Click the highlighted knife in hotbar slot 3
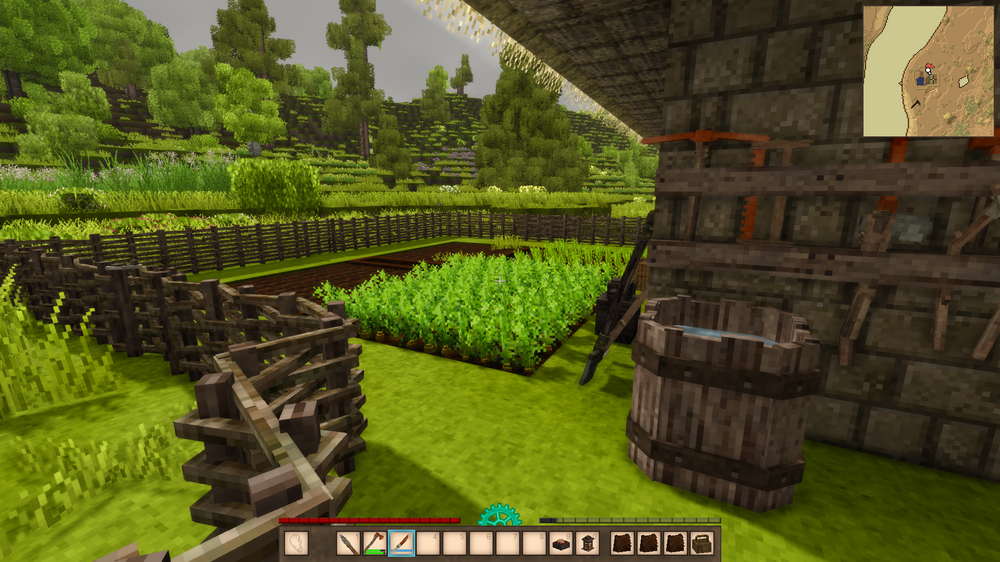This screenshot has width=1000, height=562. click(x=401, y=543)
